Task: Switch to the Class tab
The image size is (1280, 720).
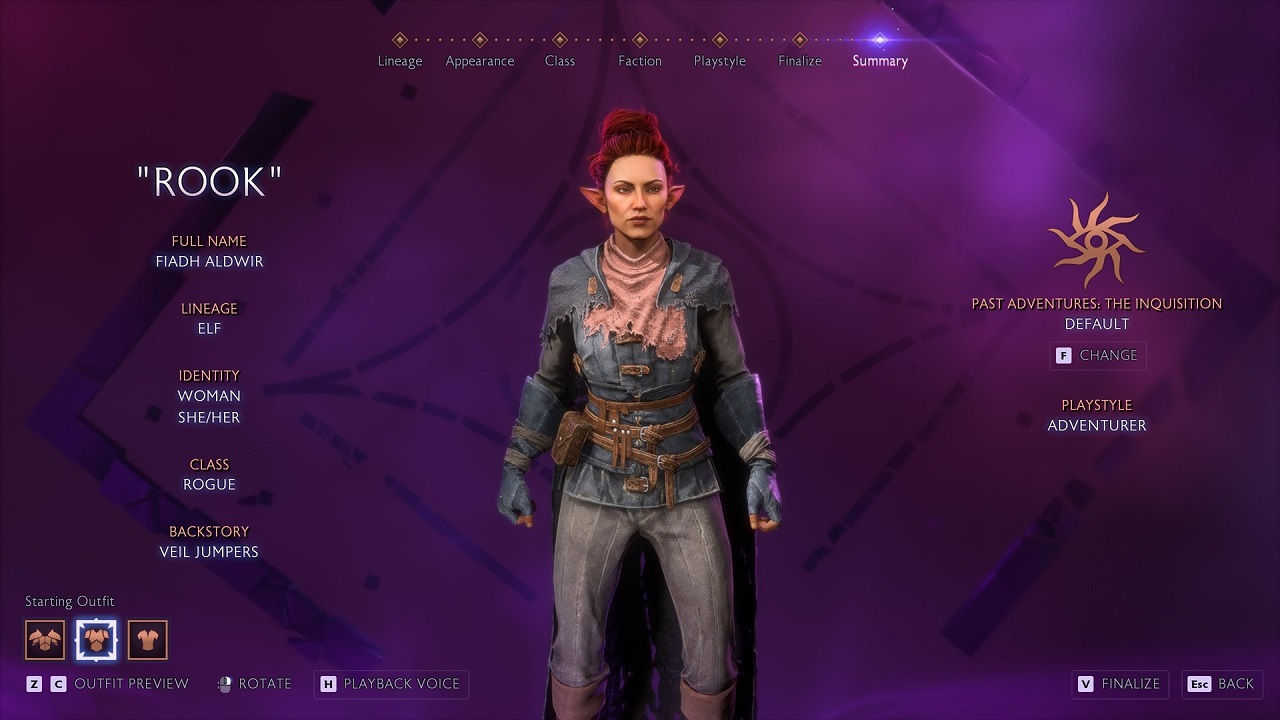Action: (x=560, y=61)
